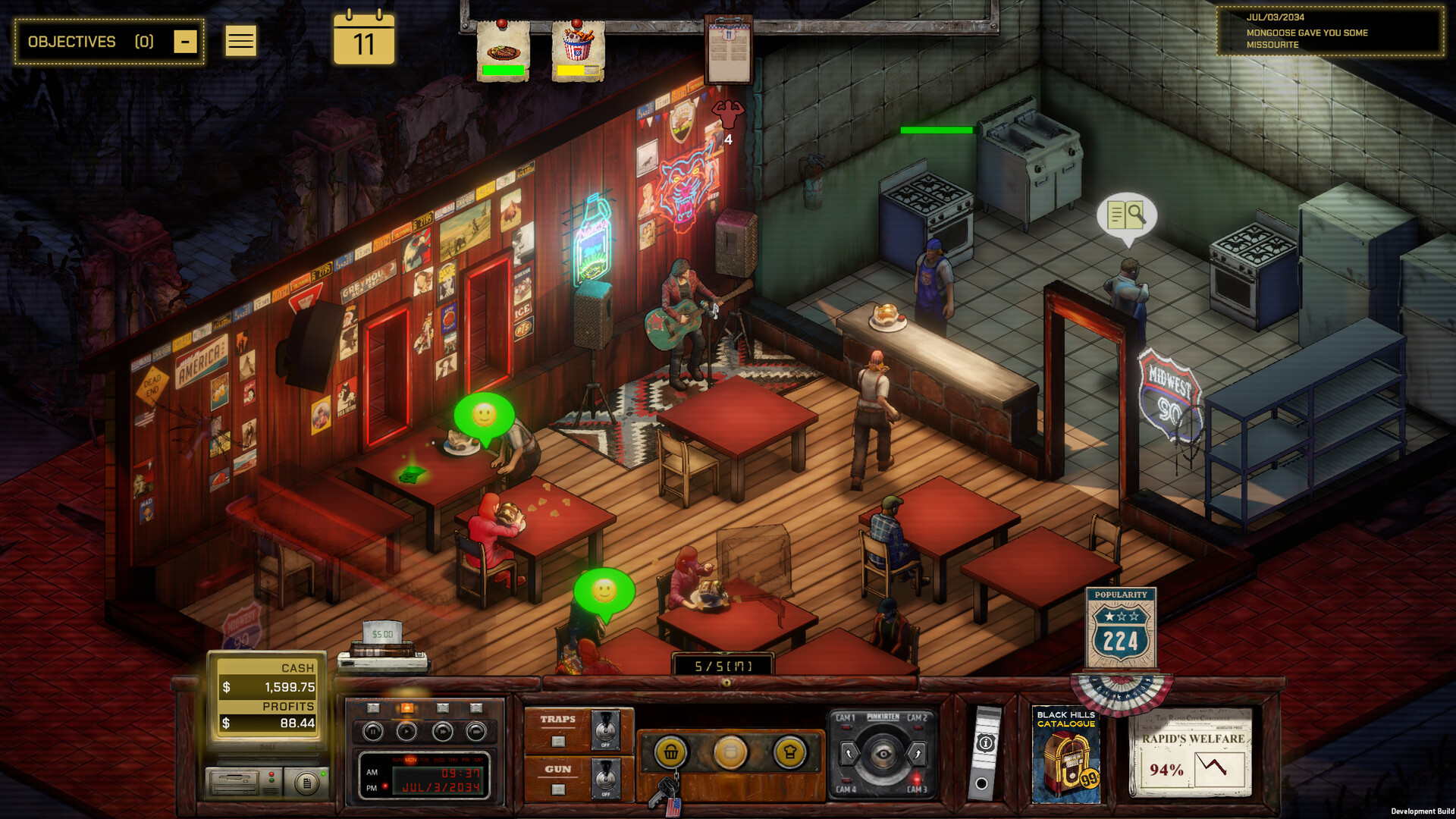1456x819 pixels.
Task: Flip the Traps toggle switch
Action: [604, 730]
